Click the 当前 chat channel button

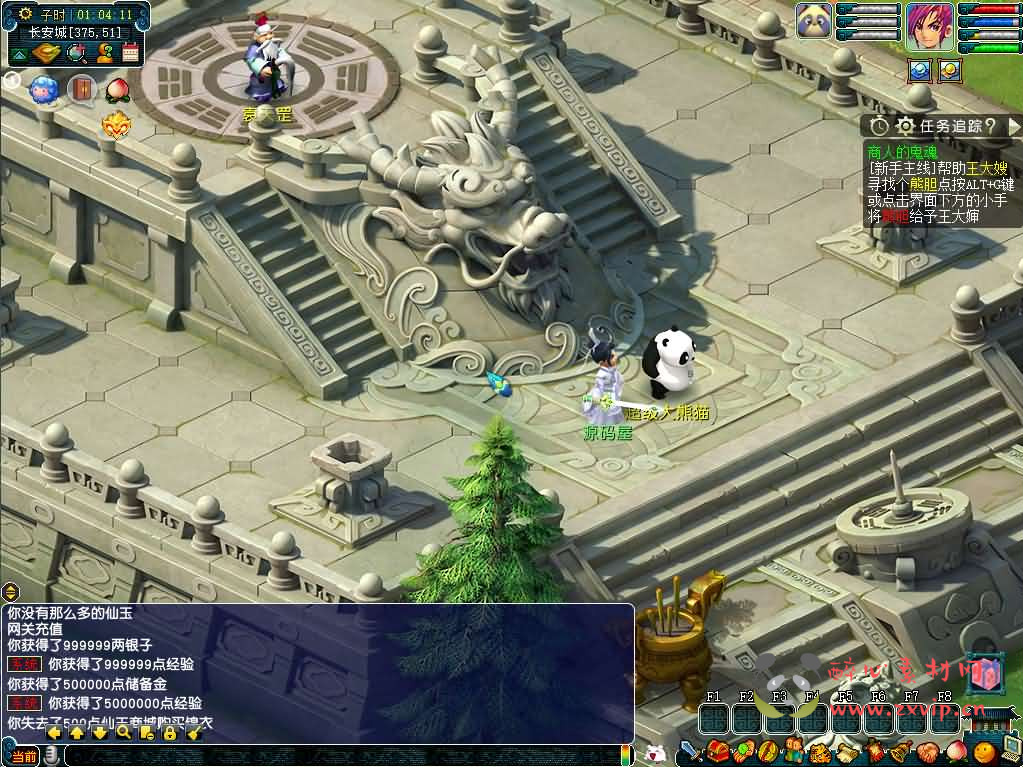pyautogui.click(x=25, y=755)
